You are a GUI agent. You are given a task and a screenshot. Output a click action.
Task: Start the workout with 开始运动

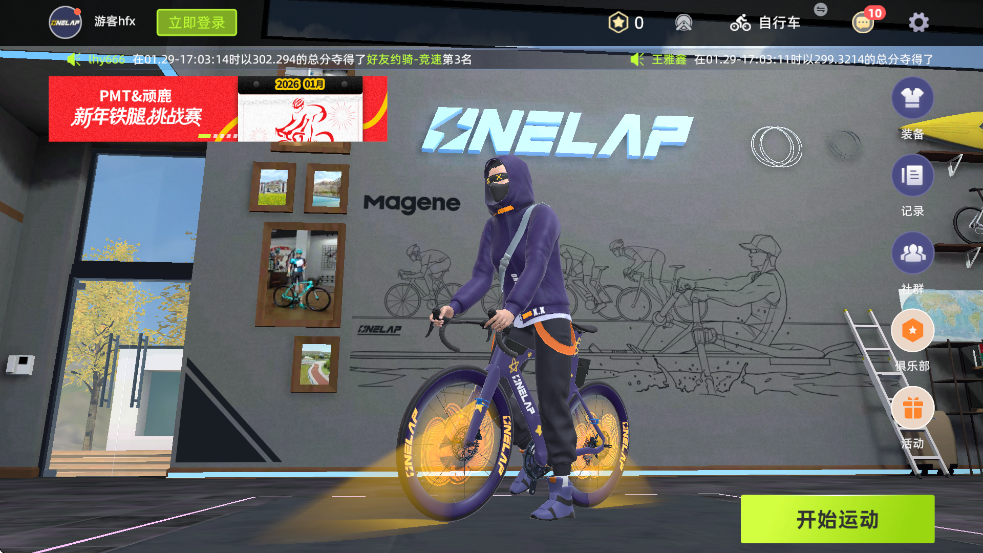pos(837,519)
